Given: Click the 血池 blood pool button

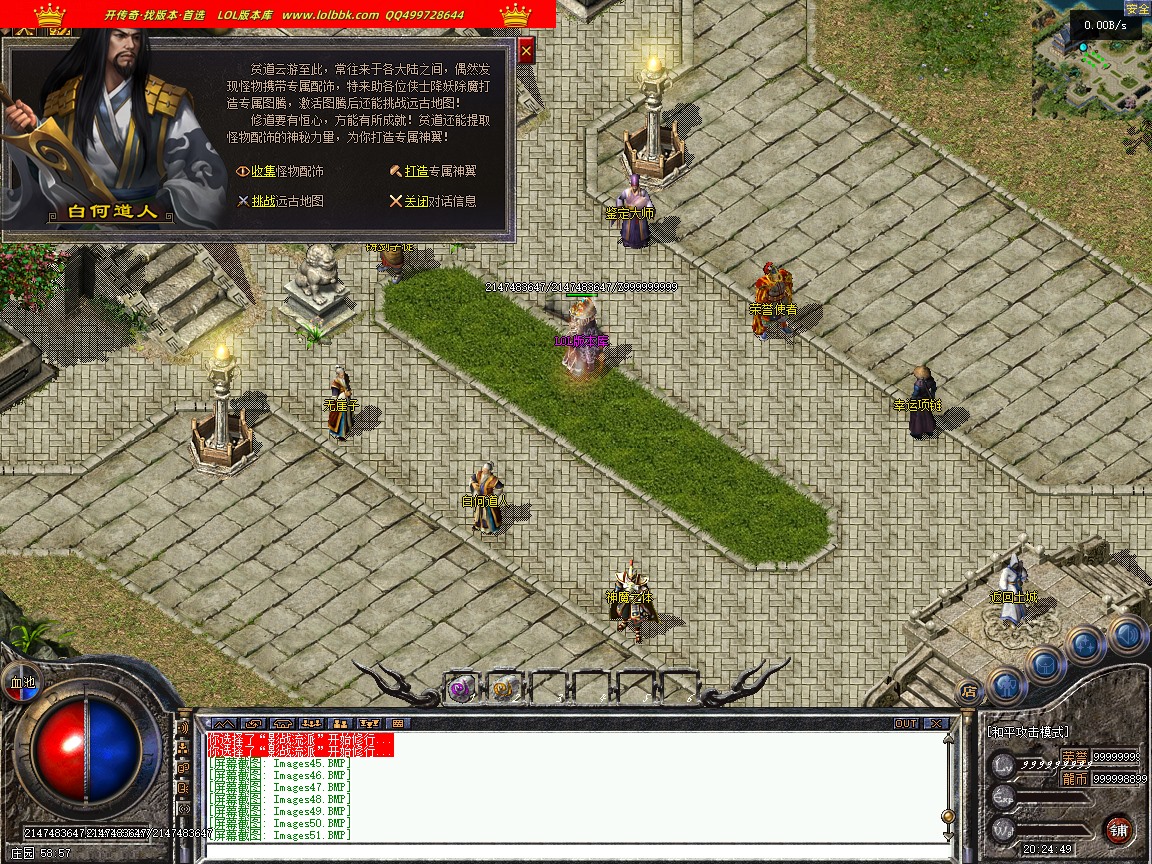Looking at the screenshot, I should pyautogui.click(x=21, y=682).
